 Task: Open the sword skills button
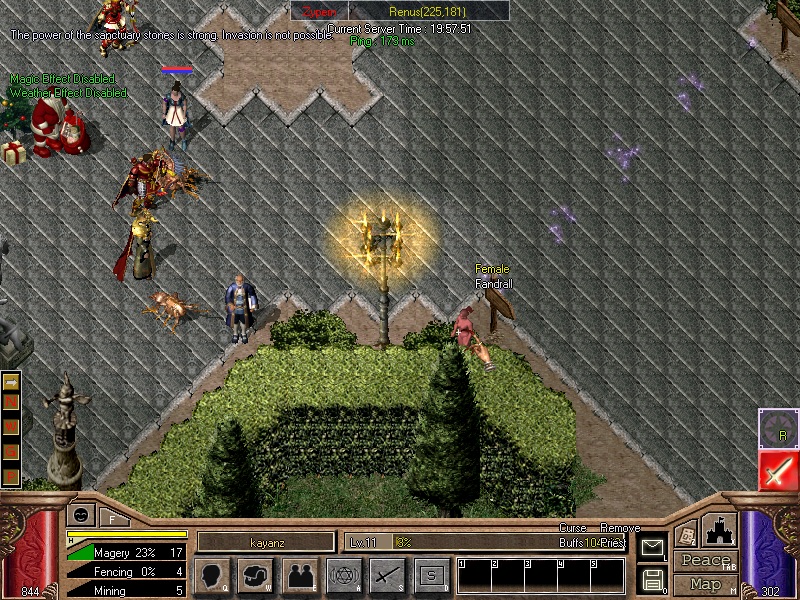(x=388, y=576)
